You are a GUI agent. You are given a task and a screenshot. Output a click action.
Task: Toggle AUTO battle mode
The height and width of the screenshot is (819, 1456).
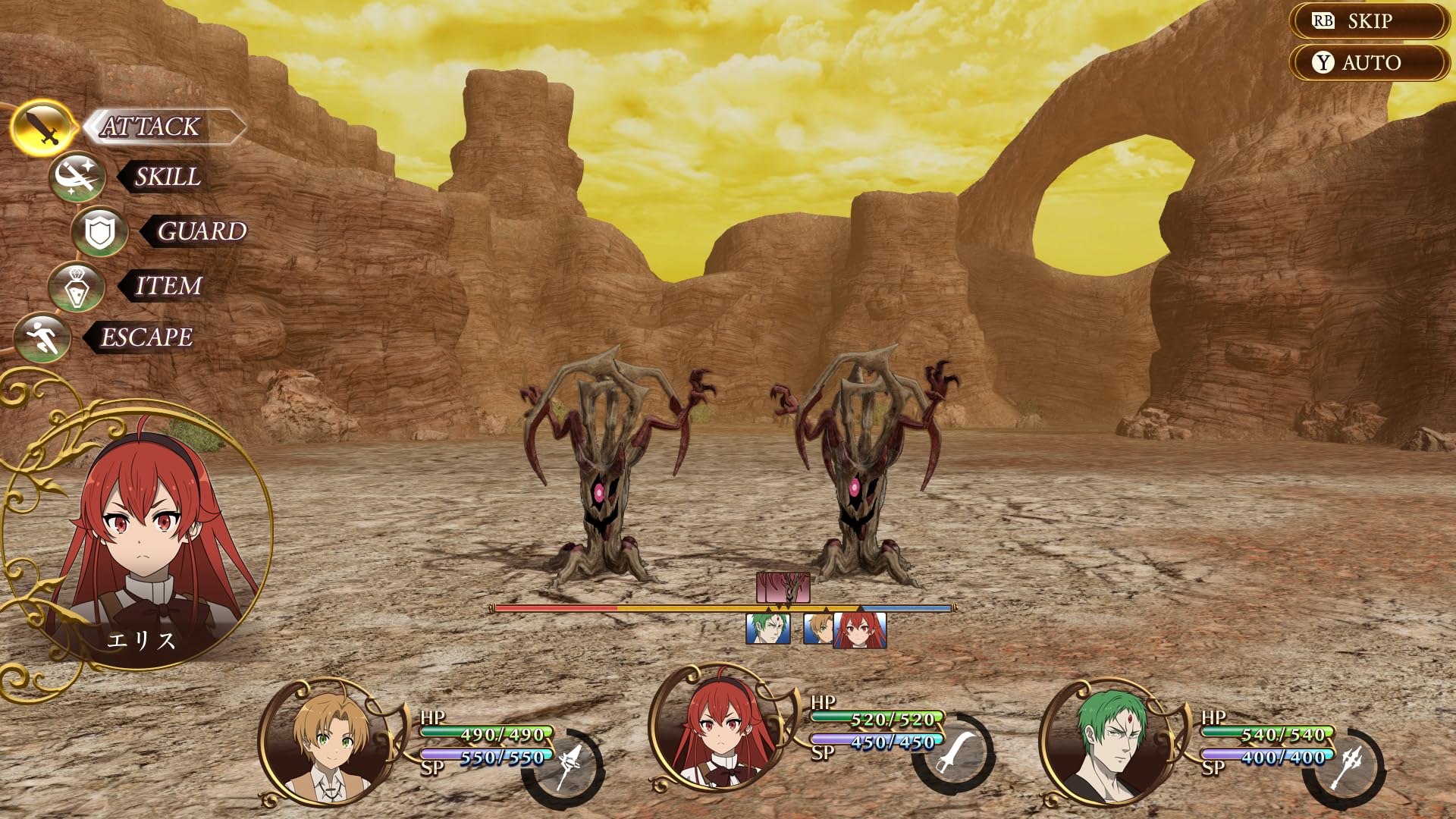[x=1369, y=63]
